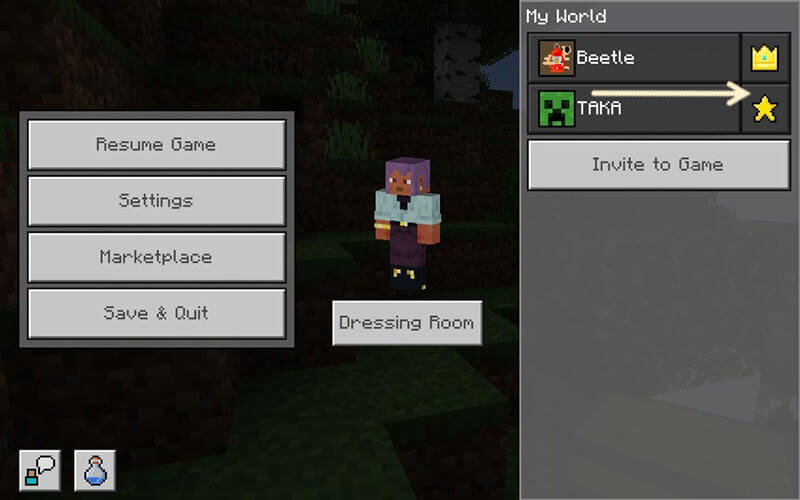Open the Settings menu
The height and width of the screenshot is (500, 800).
point(156,201)
